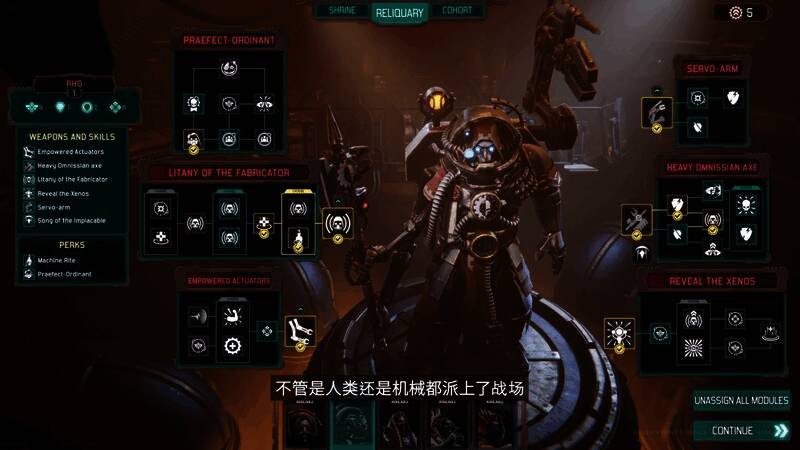Viewport: 800px width, 450px height.
Task: Click the Continue button
Action: coord(741,430)
